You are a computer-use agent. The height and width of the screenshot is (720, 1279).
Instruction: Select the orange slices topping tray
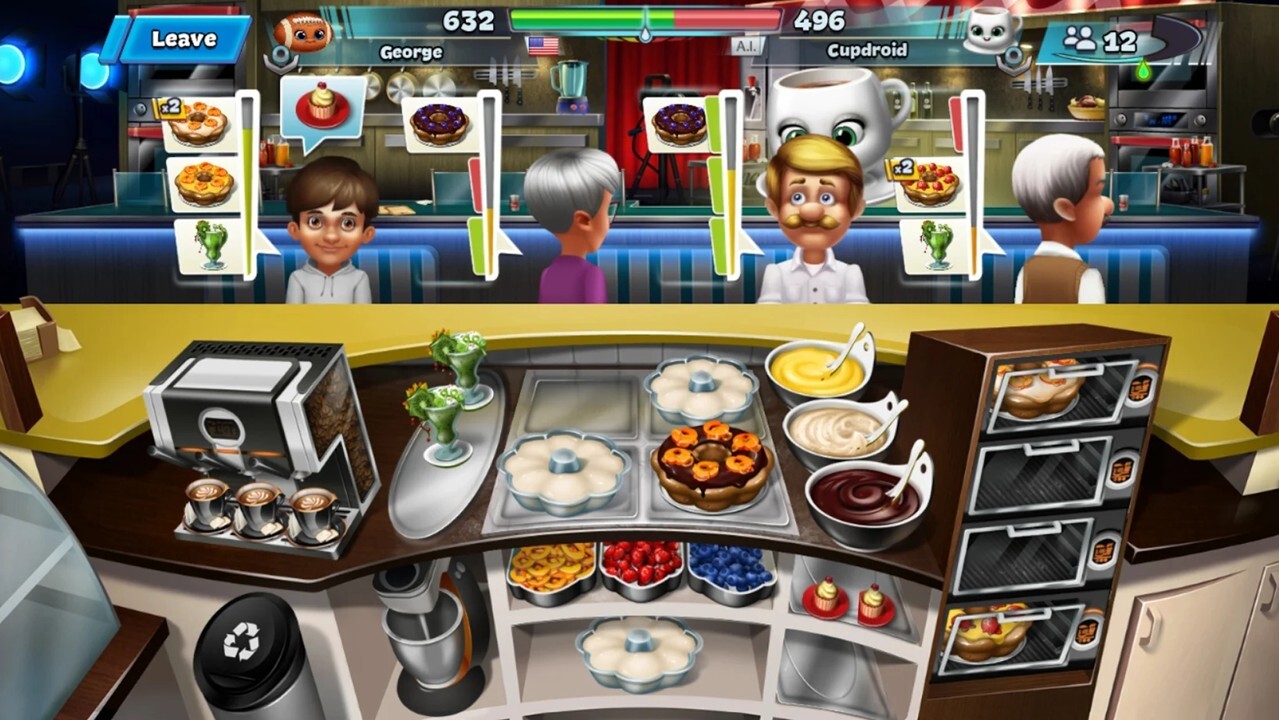coord(551,571)
